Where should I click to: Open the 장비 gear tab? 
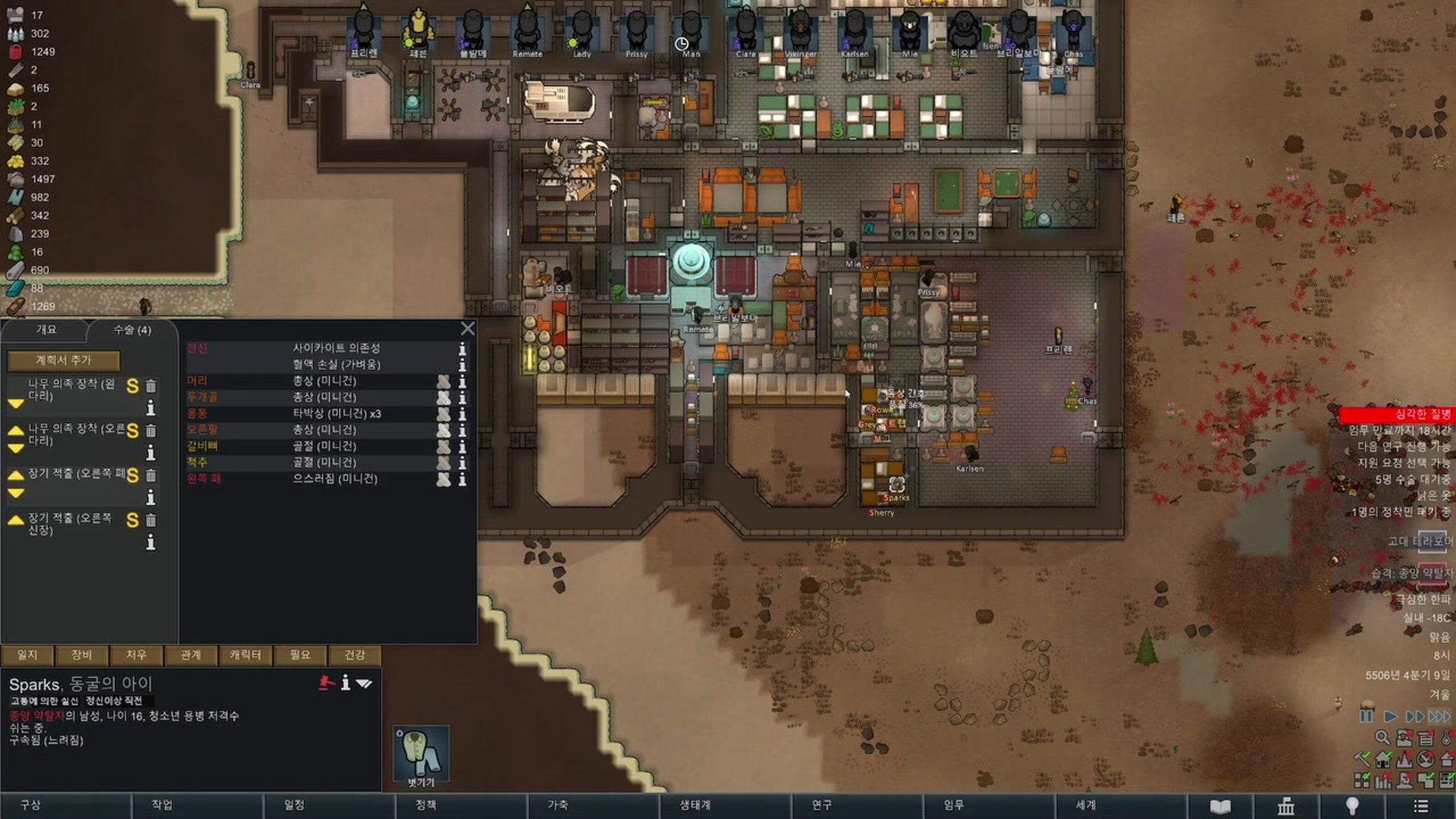[82, 655]
